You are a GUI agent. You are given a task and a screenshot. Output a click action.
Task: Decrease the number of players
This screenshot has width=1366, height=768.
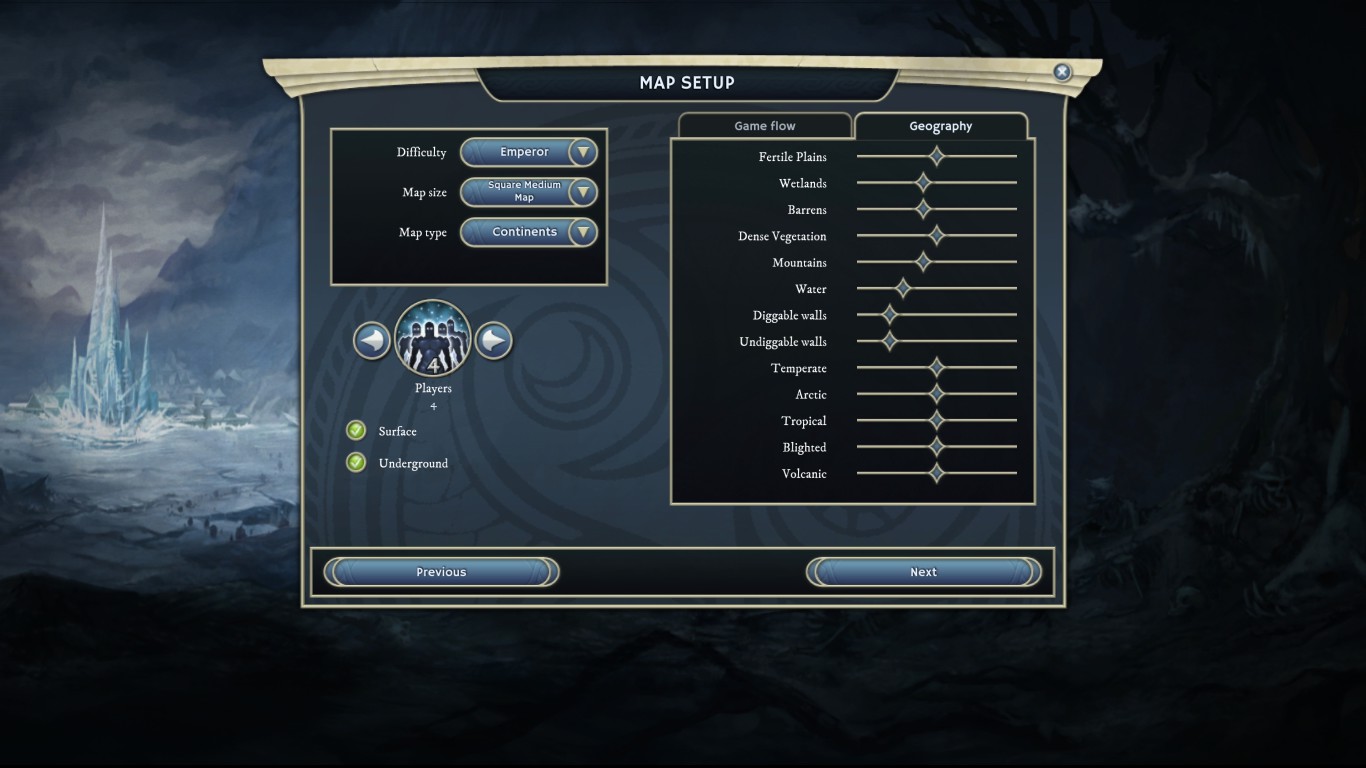372,340
